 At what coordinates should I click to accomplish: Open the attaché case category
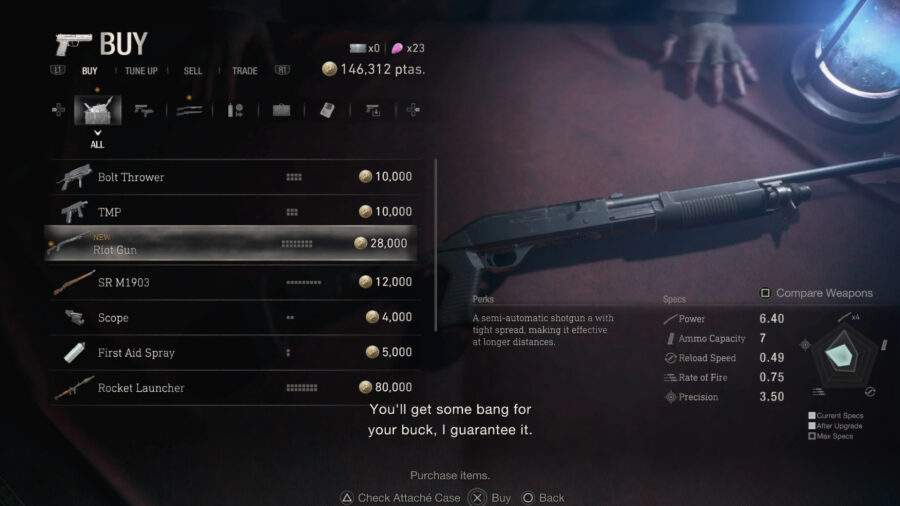click(281, 110)
